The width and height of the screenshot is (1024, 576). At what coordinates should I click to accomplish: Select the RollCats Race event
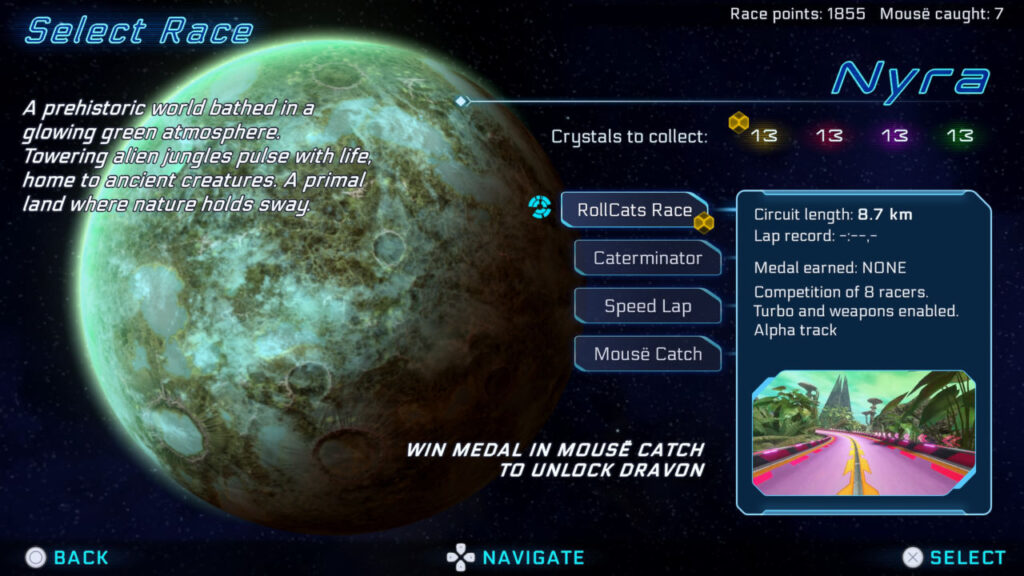tap(634, 210)
